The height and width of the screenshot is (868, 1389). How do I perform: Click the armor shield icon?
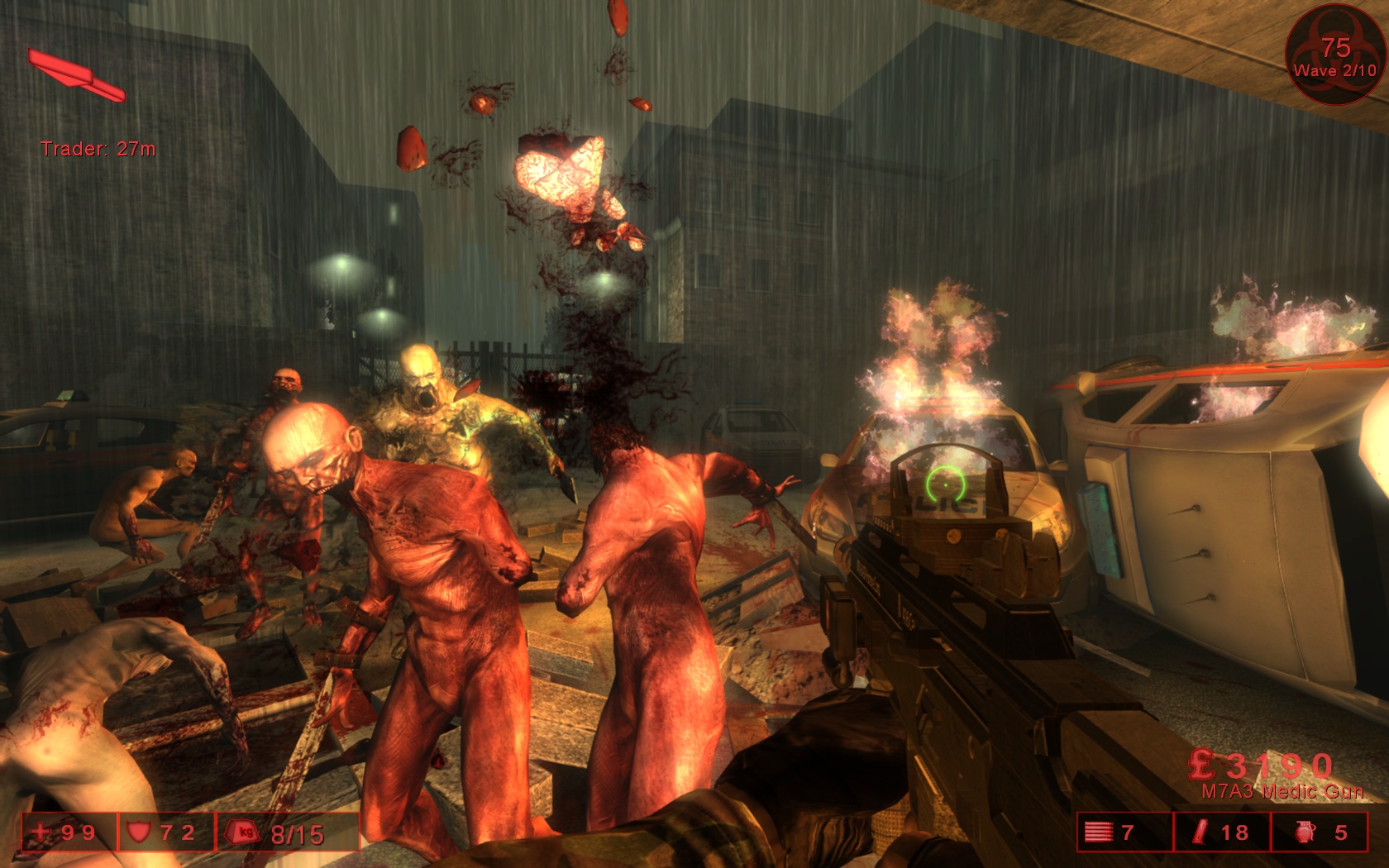pos(138,832)
